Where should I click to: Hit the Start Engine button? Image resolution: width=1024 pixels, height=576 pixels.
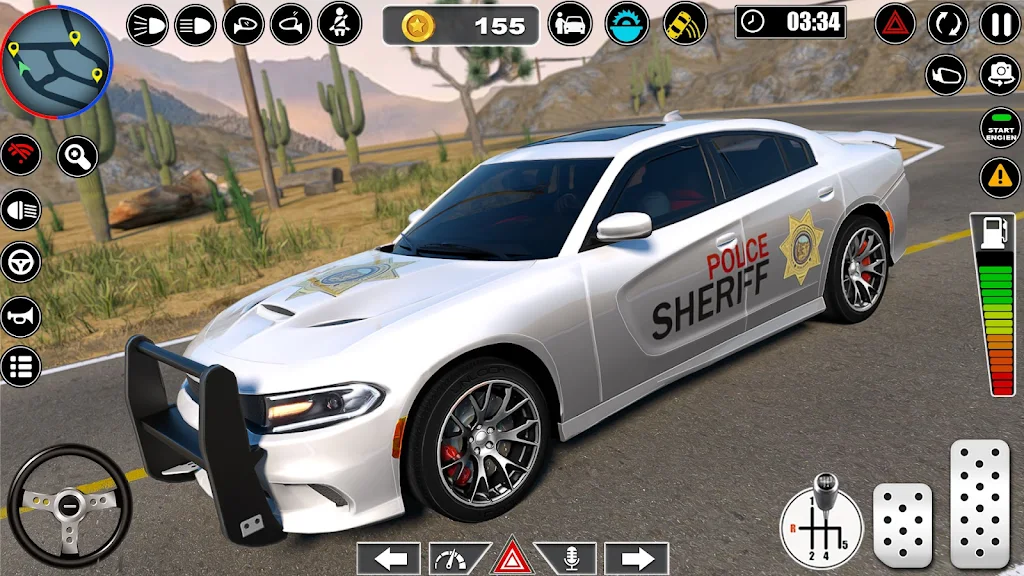(999, 127)
